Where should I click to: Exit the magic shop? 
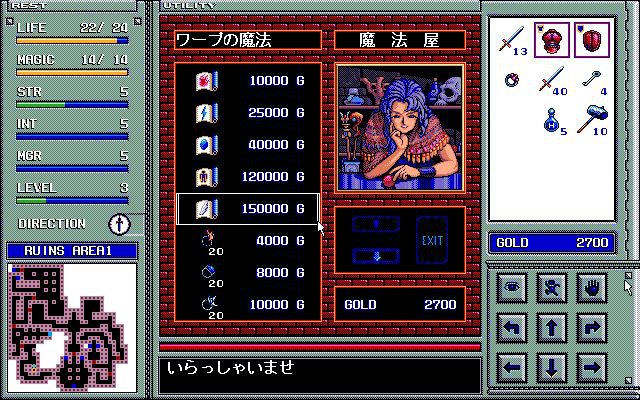coord(432,241)
